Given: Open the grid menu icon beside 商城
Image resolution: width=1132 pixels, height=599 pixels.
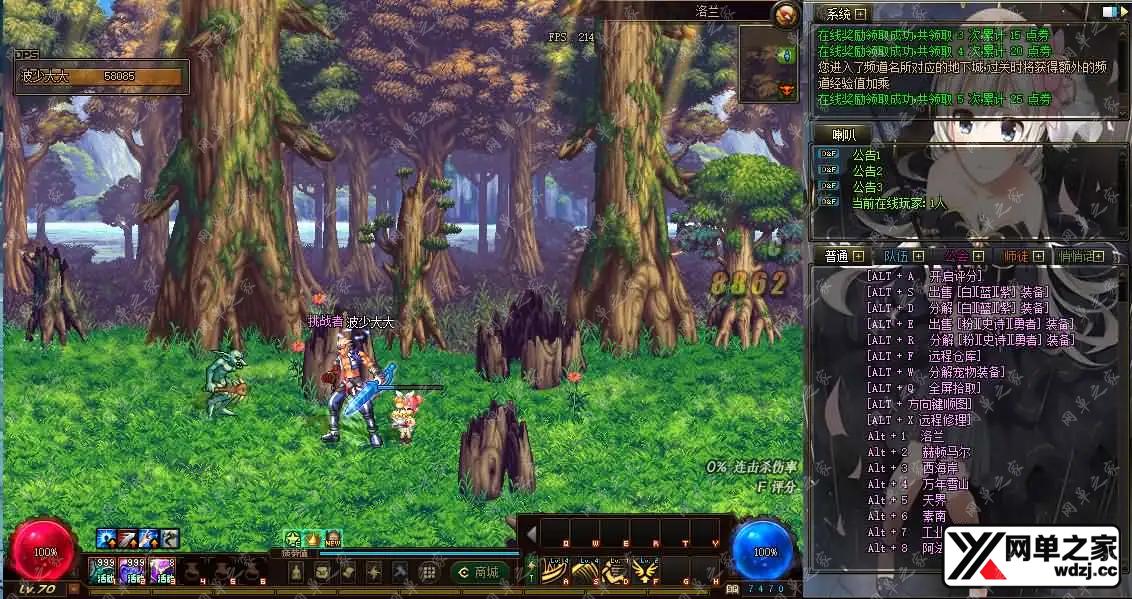Looking at the screenshot, I should (427, 572).
